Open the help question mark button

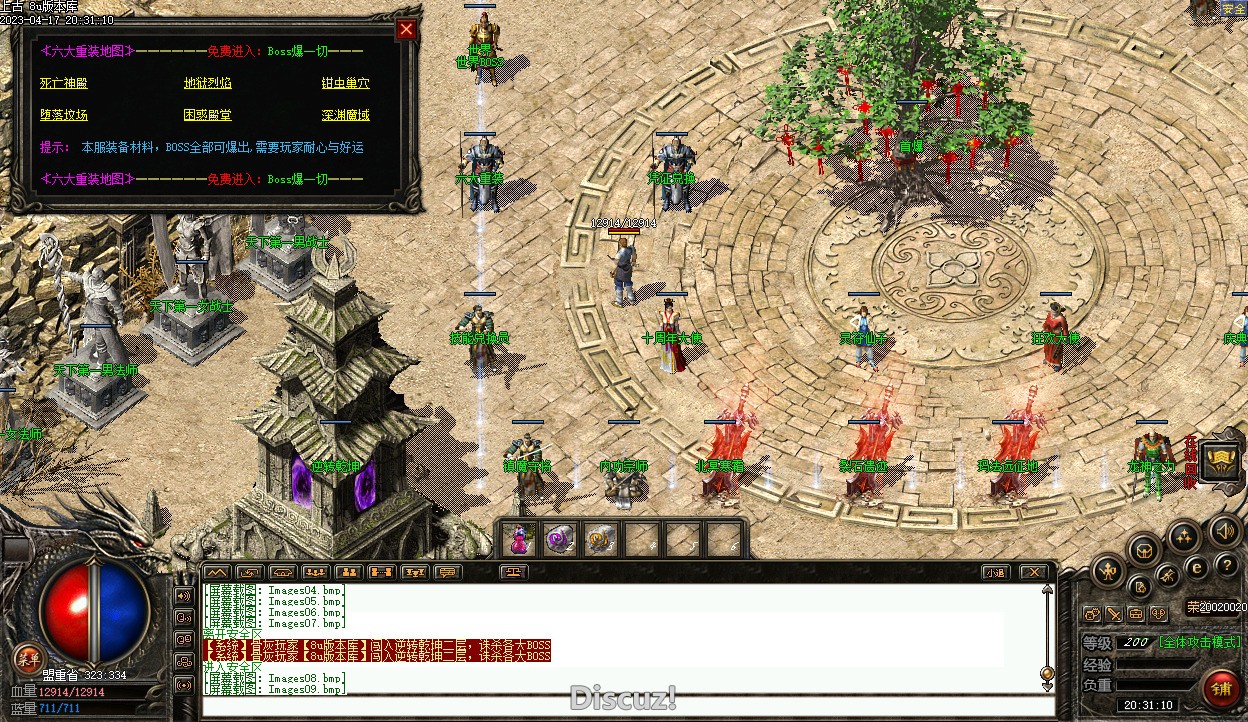pos(1226,566)
